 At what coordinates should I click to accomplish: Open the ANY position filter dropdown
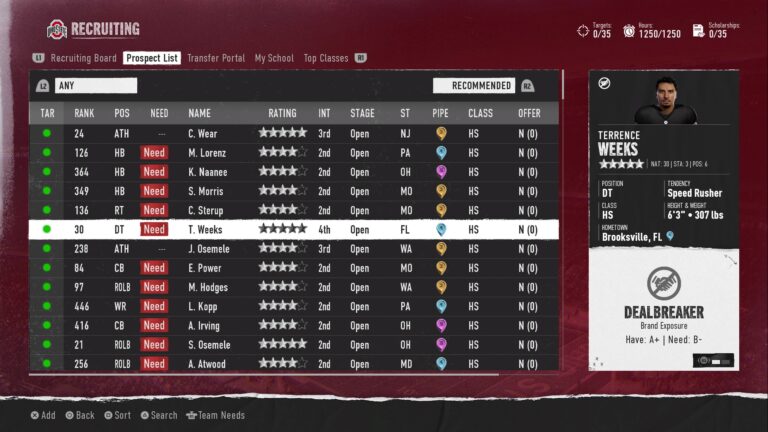pos(95,86)
